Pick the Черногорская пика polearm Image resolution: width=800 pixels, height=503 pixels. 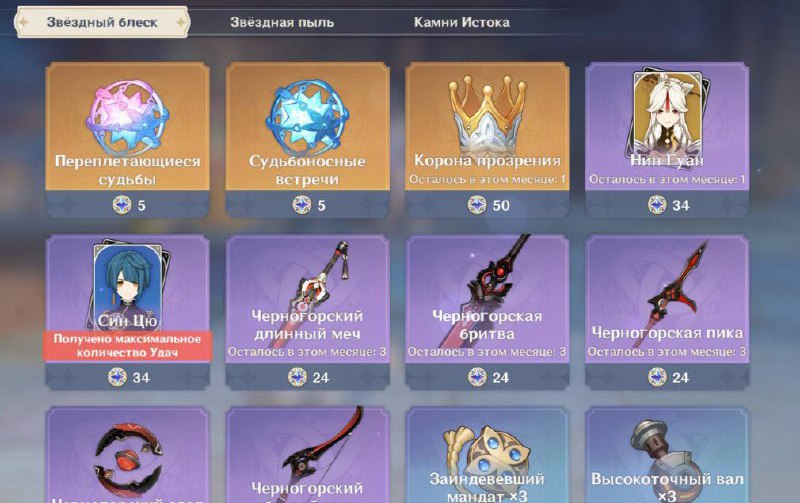[667, 300]
